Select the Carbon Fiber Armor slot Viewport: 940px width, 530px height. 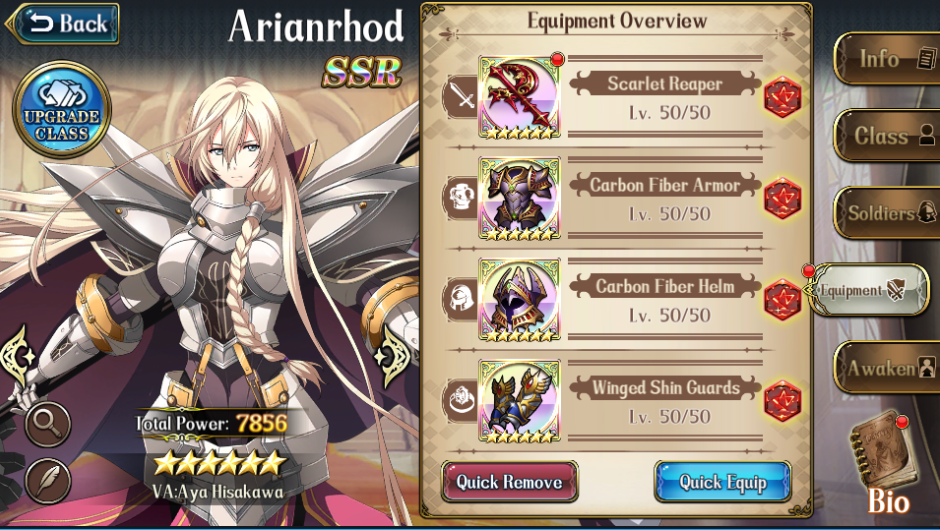click(x=519, y=198)
